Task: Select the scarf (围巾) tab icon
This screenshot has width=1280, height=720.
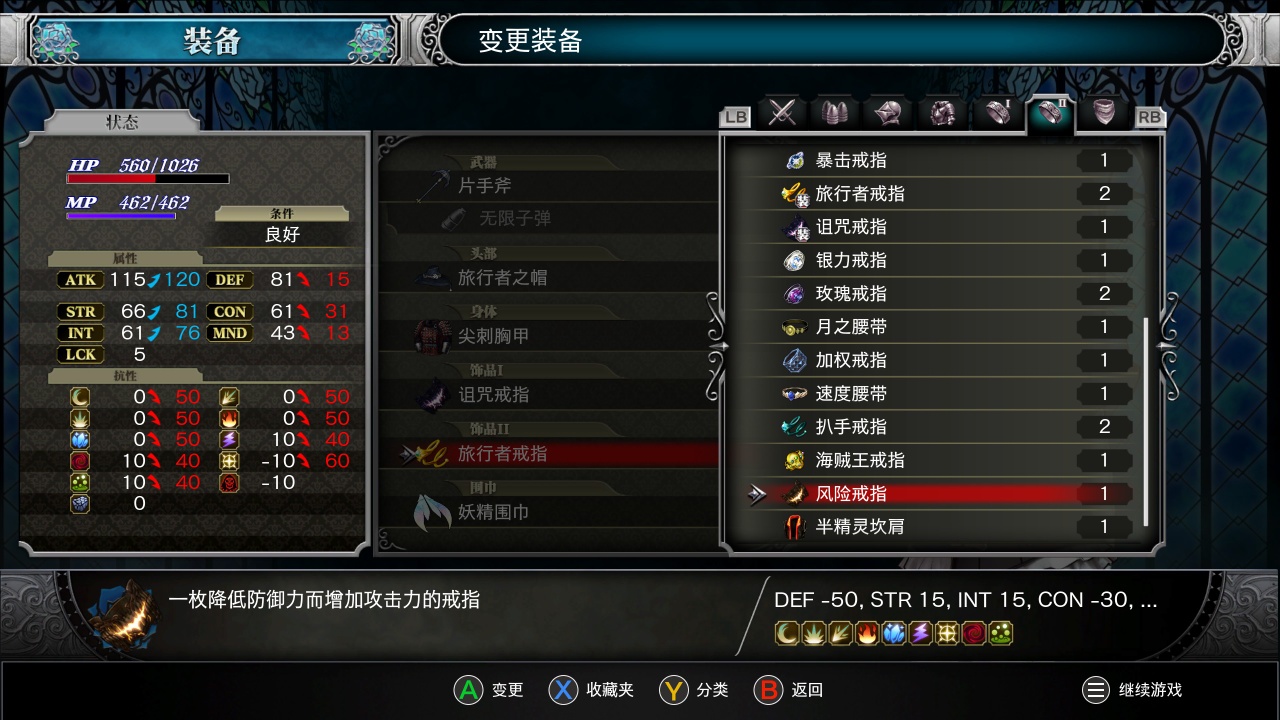Action: [1102, 113]
